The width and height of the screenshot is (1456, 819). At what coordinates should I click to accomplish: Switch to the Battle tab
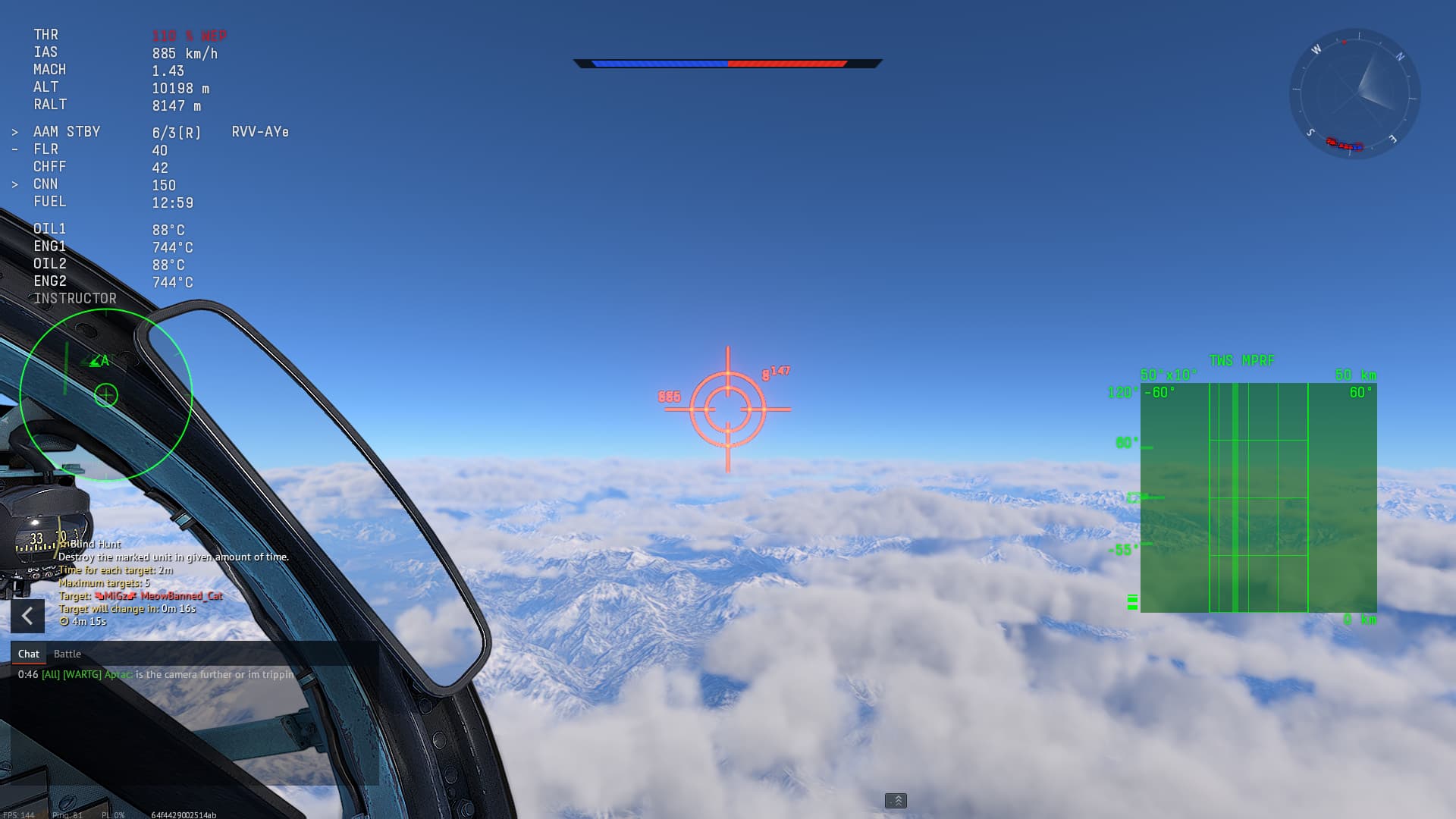pyautogui.click(x=67, y=653)
